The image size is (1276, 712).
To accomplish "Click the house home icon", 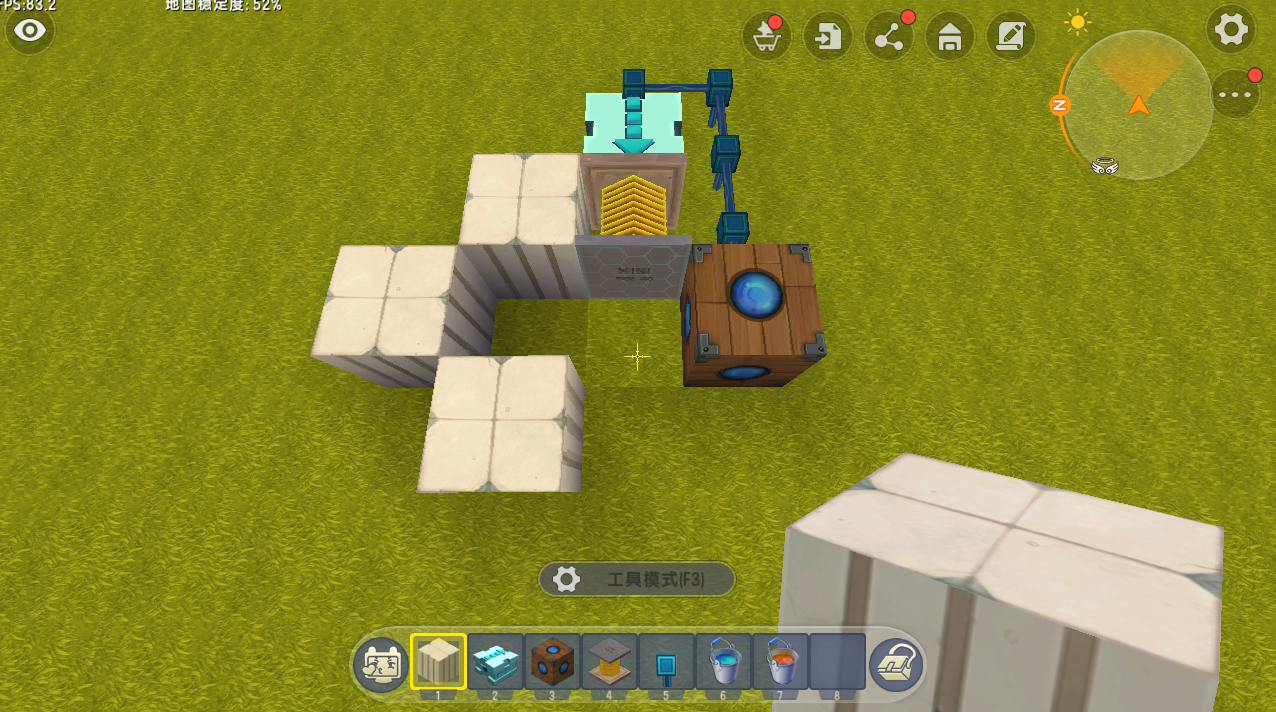I will (950, 38).
